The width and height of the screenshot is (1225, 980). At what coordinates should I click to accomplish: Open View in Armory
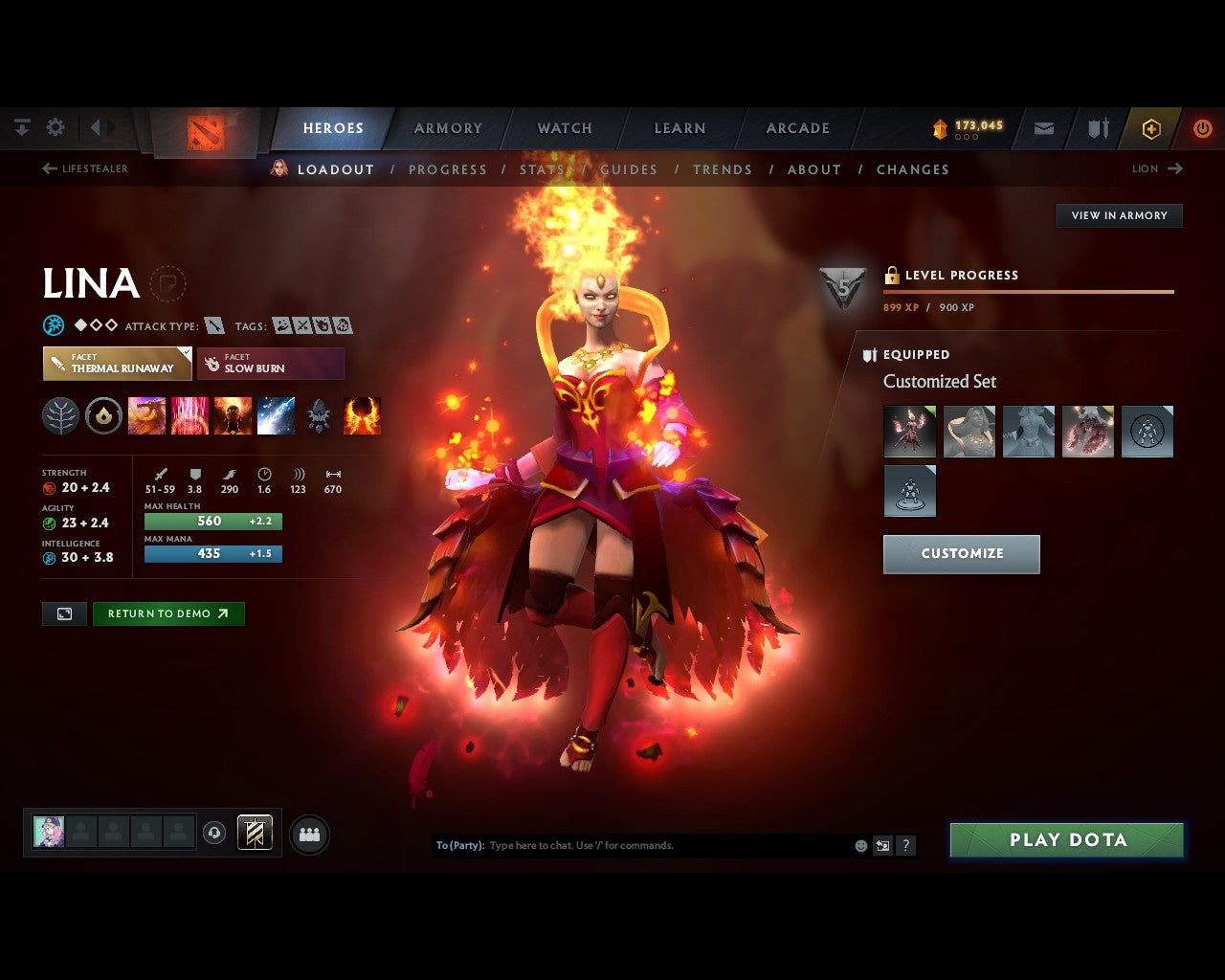click(1119, 215)
